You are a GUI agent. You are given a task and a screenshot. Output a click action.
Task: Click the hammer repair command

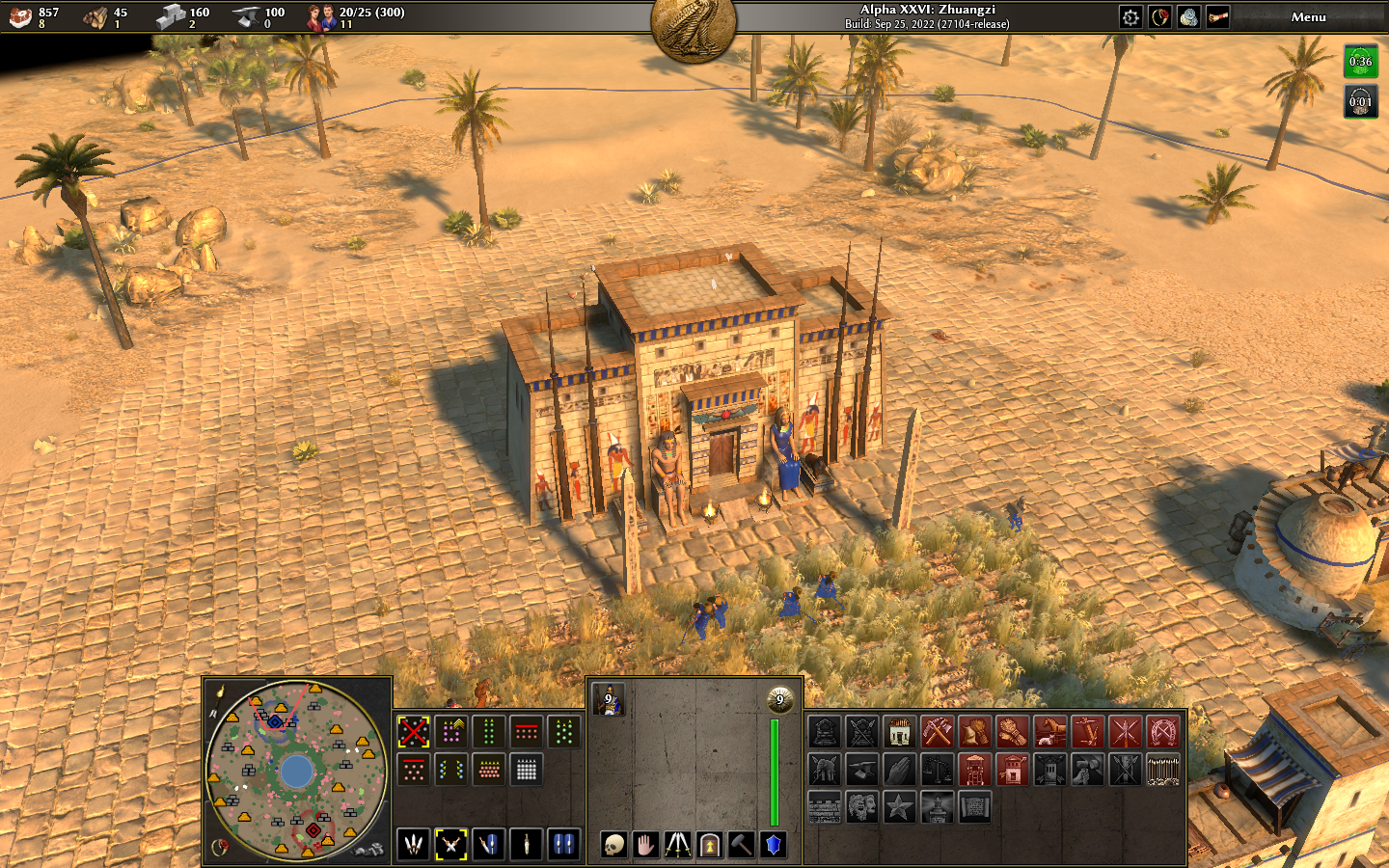[741, 846]
